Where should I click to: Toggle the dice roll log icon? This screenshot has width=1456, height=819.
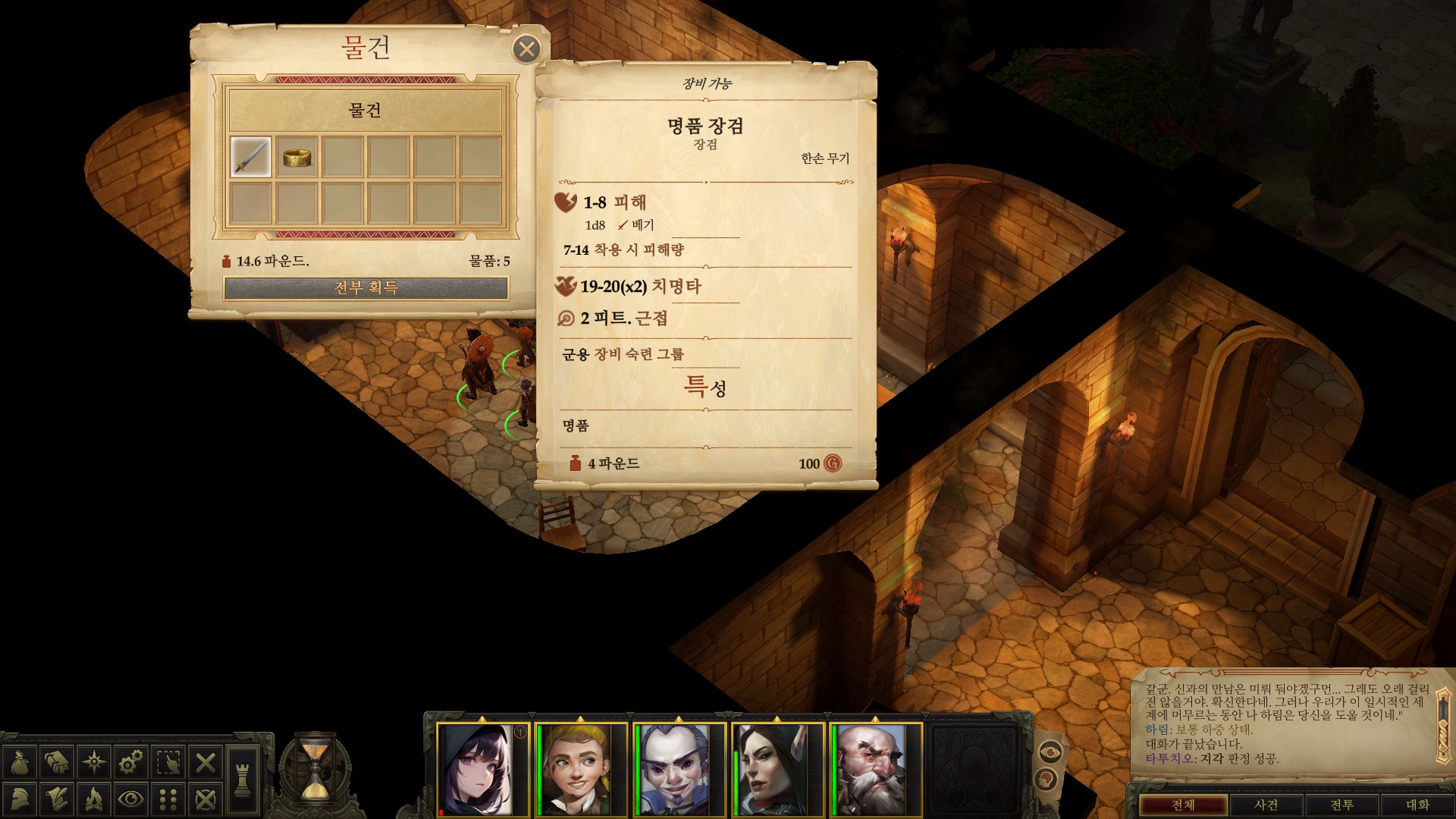tap(168, 800)
